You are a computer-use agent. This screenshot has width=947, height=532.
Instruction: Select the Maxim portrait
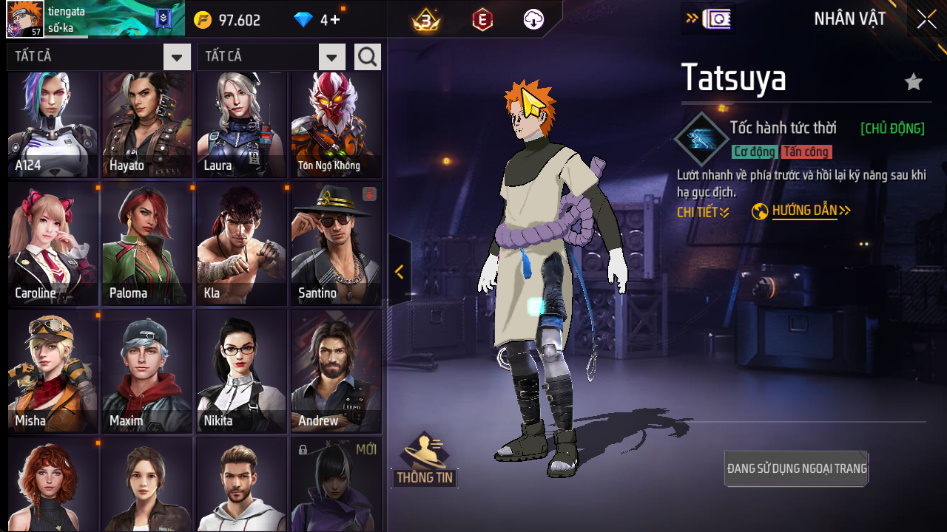coord(146,371)
